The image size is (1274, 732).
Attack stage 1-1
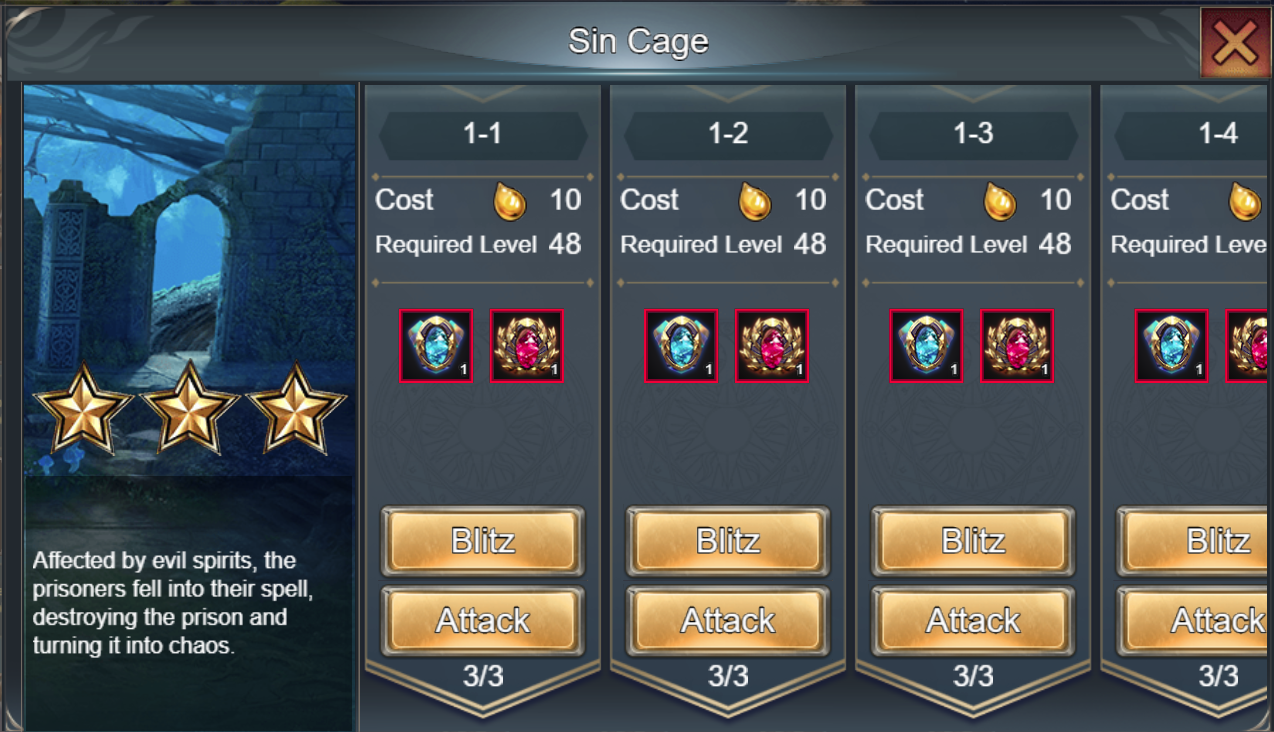coord(482,621)
